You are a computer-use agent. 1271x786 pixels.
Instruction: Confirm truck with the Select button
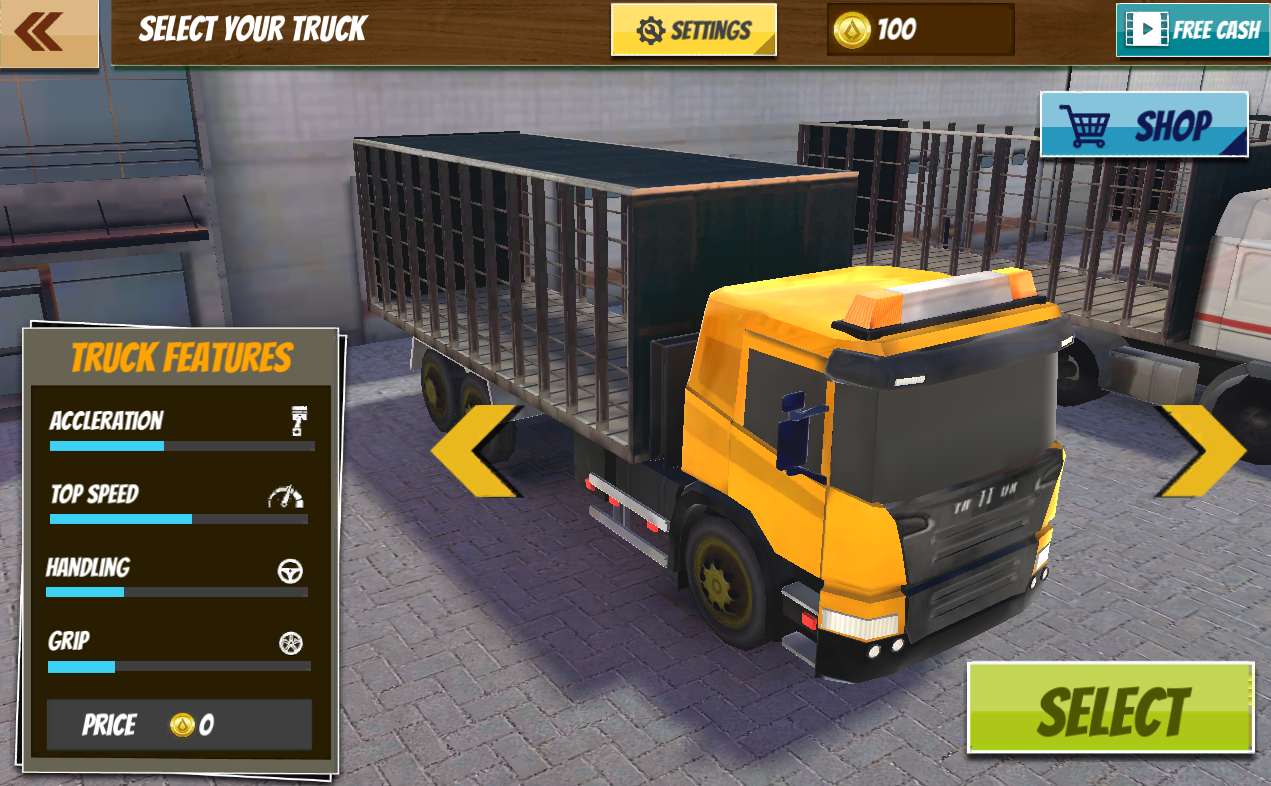[1110, 708]
